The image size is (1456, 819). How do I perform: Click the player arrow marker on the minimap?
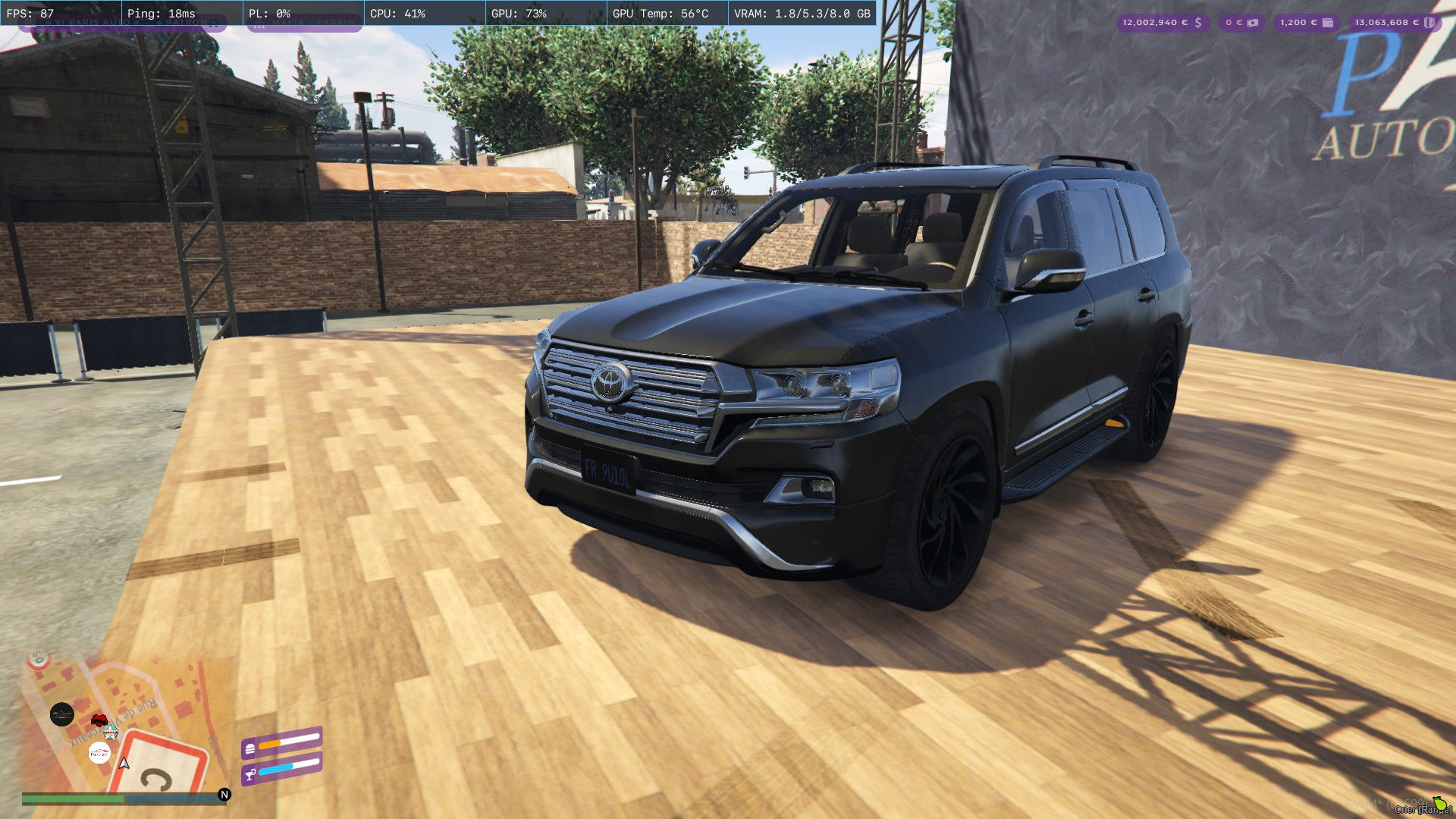coord(124,764)
